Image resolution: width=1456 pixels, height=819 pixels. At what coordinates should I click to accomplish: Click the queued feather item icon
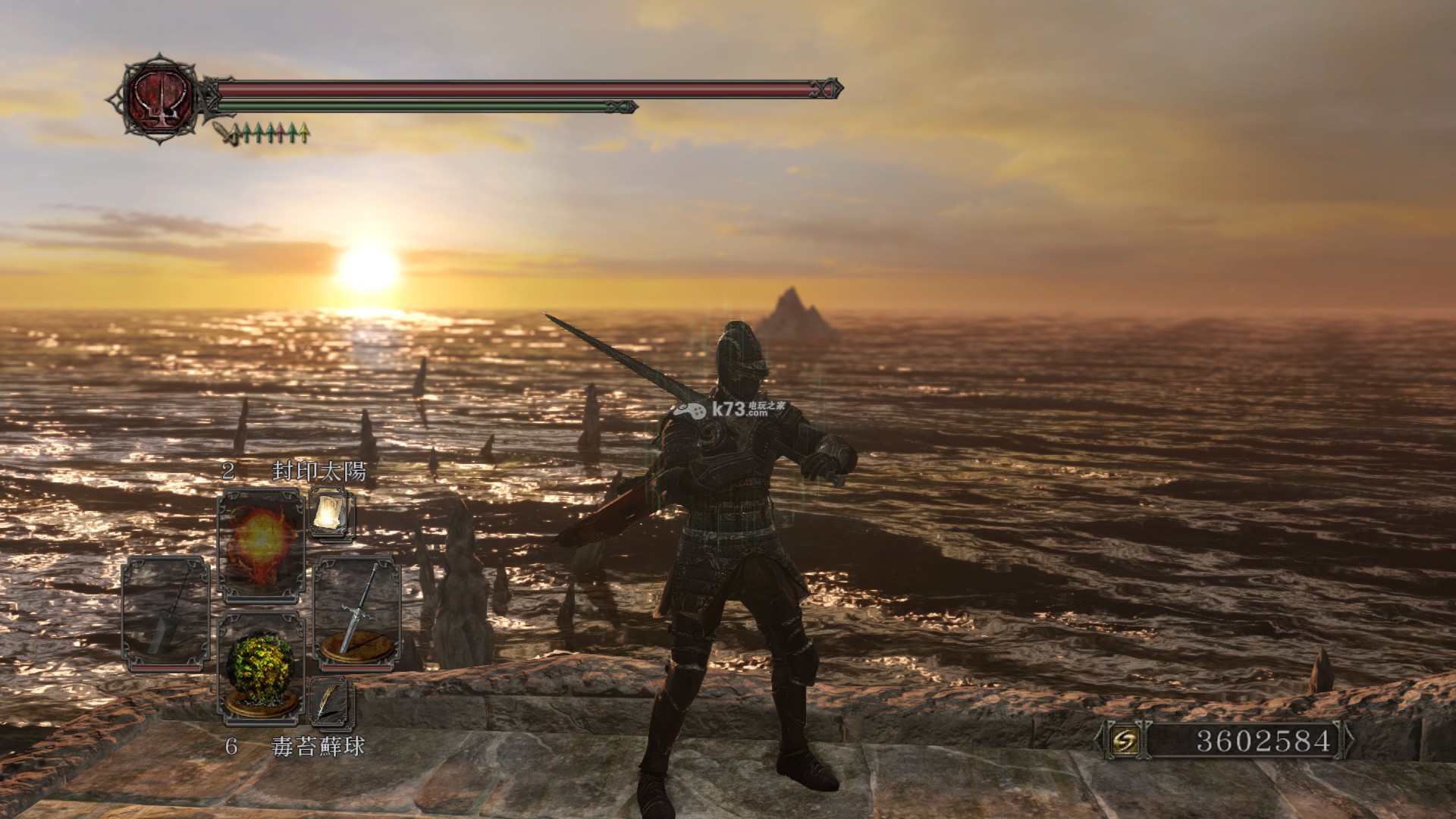coord(331,703)
